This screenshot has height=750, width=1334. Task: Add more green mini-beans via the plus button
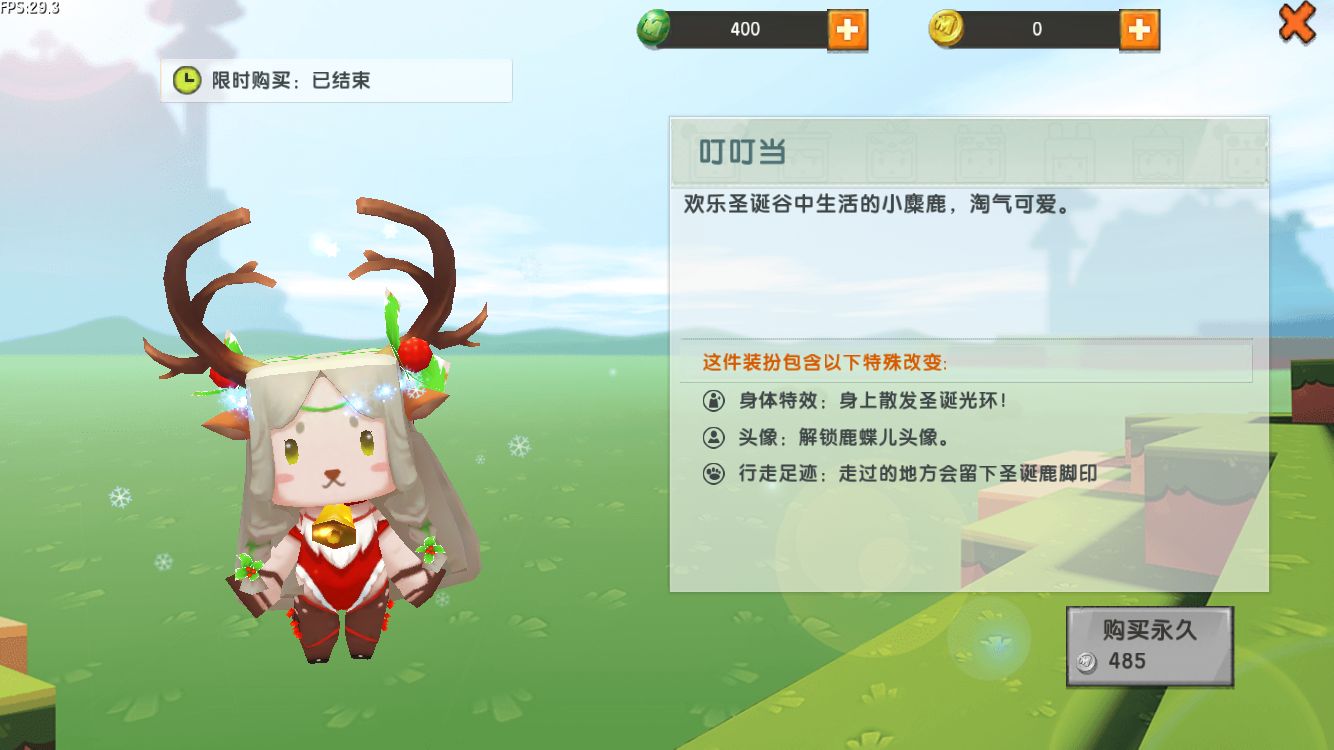tap(846, 29)
